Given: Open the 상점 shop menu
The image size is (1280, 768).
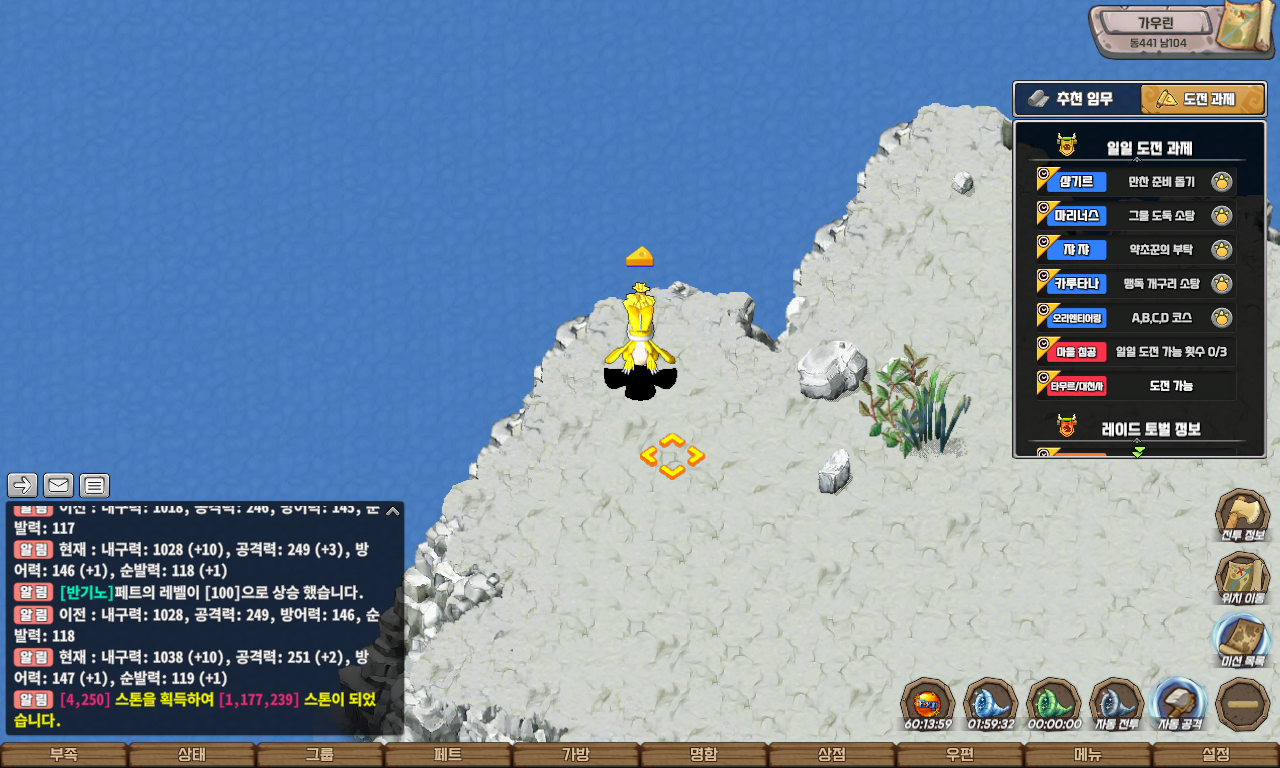Looking at the screenshot, I should (832, 755).
